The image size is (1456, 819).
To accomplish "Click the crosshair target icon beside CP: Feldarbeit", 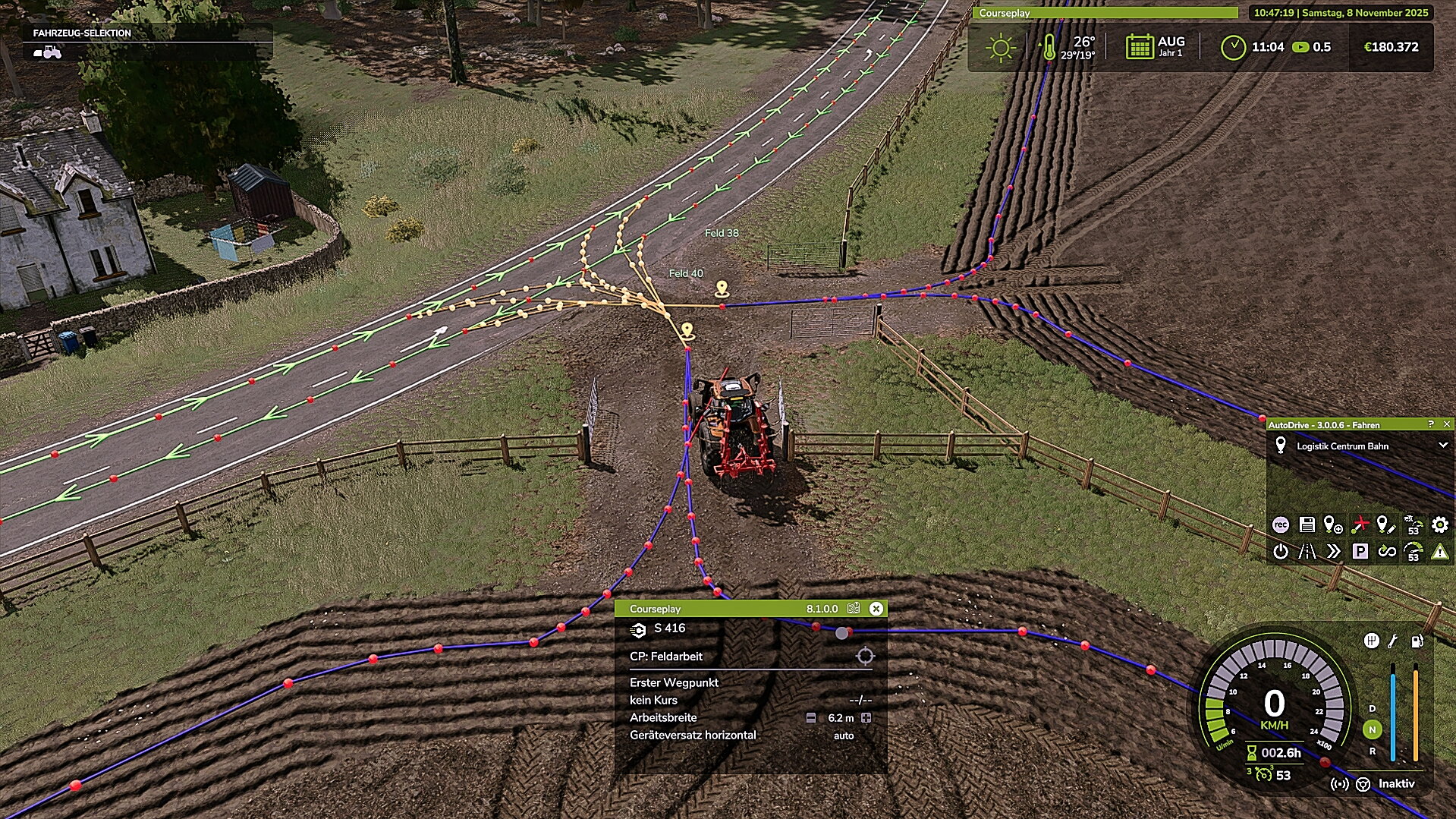I will tap(865, 657).
